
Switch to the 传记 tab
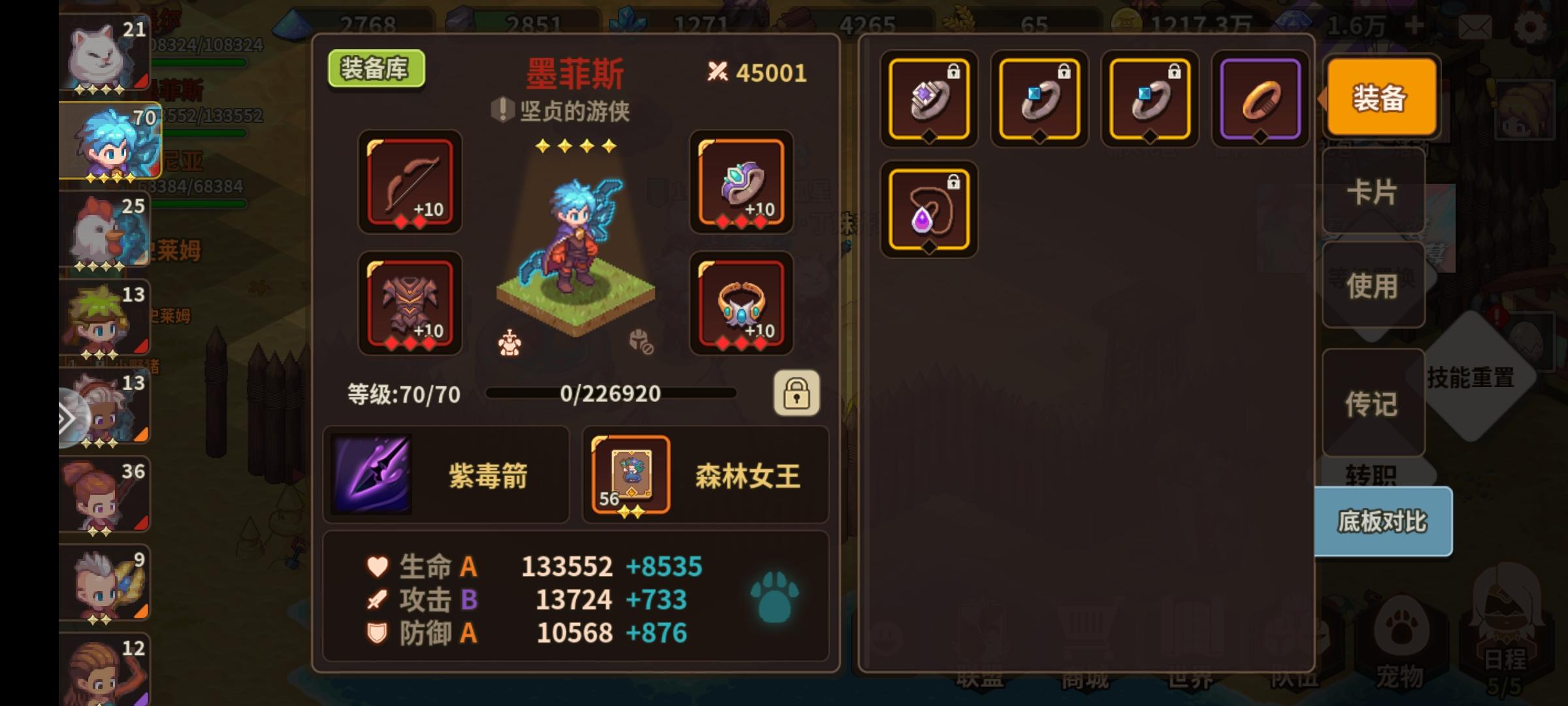(1373, 404)
